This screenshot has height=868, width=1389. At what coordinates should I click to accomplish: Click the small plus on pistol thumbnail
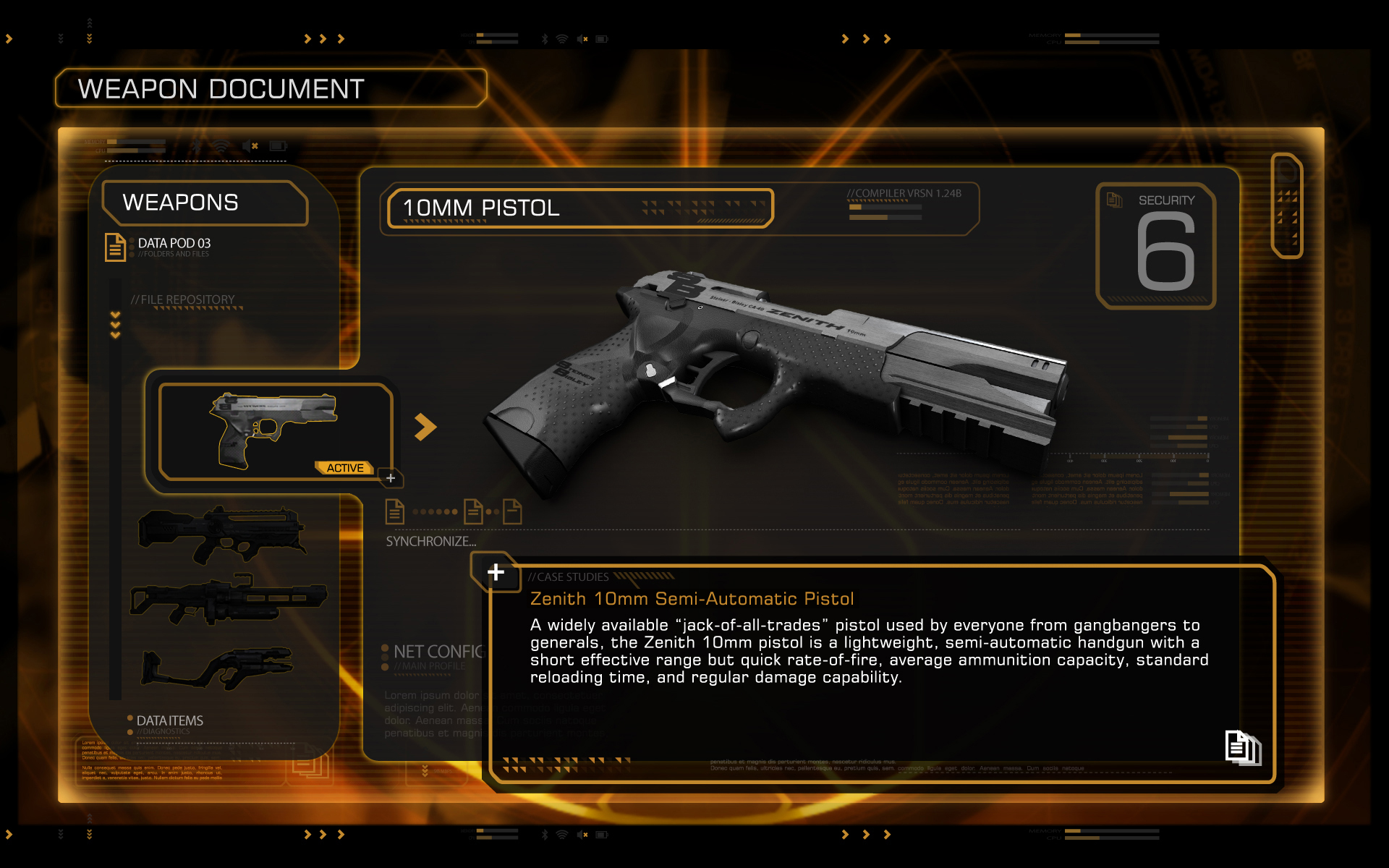click(x=391, y=478)
